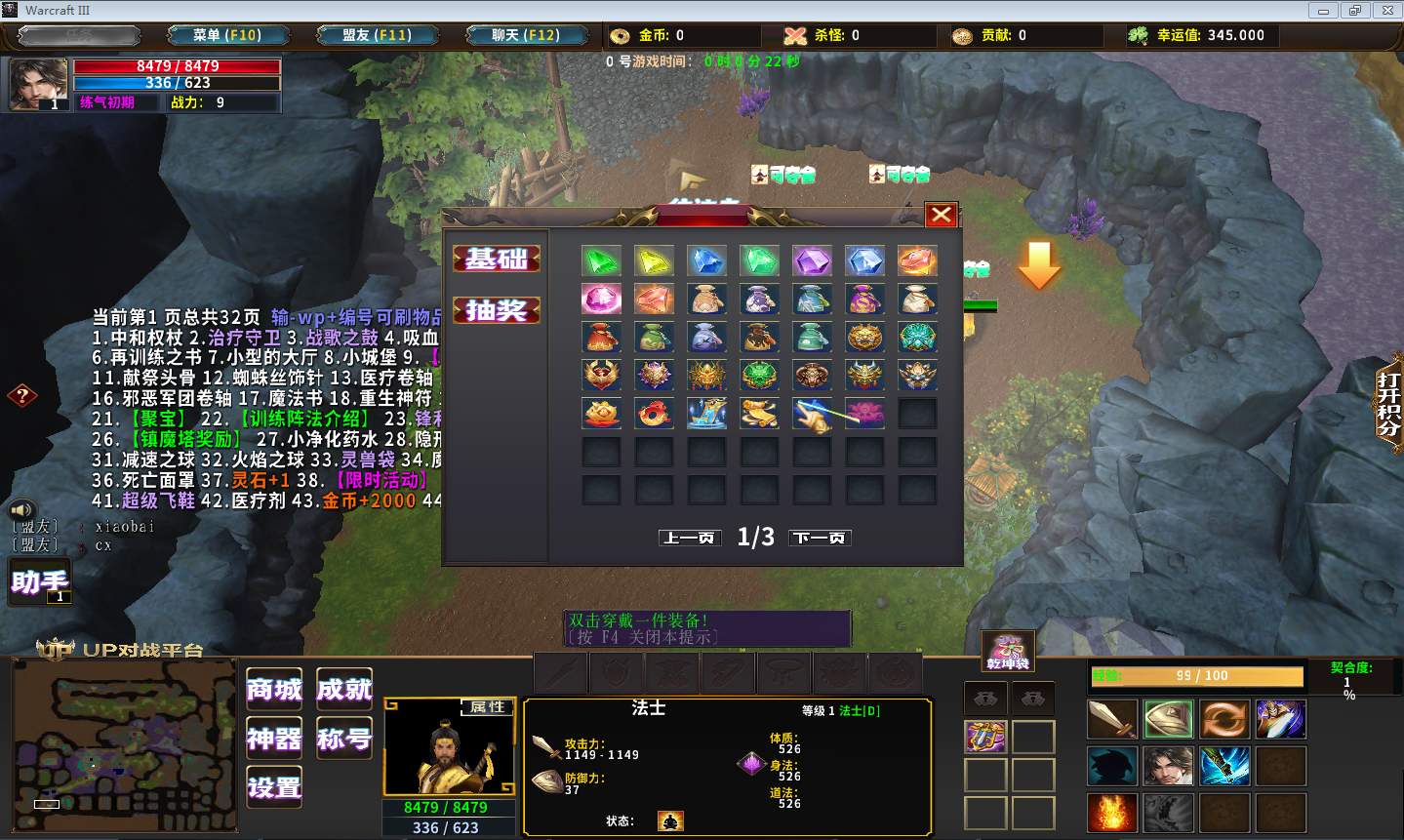1404x840 pixels.
Task: Open the 盟友 (F11) allies menu
Action: click(377, 35)
